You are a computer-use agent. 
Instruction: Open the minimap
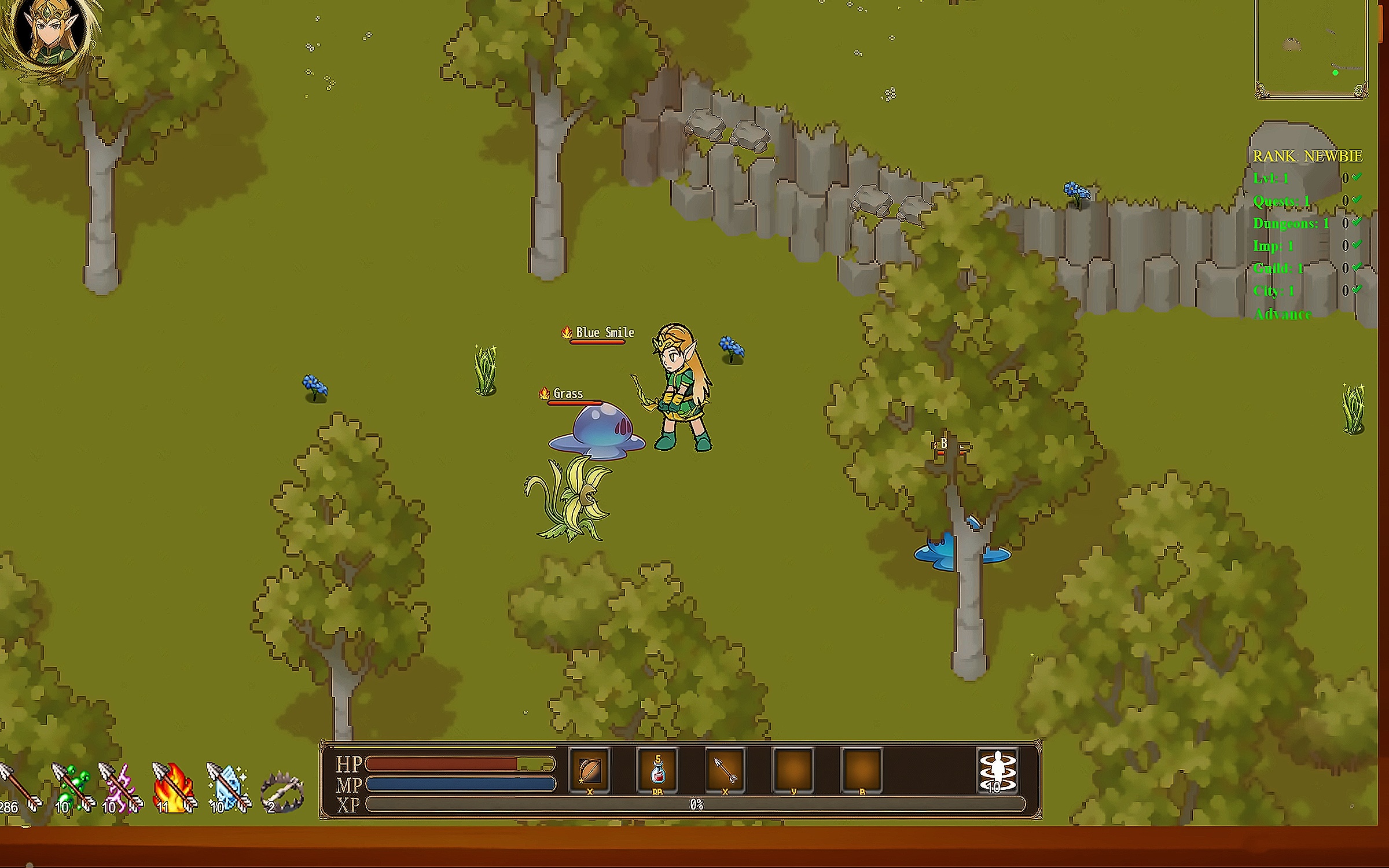(1311, 49)
